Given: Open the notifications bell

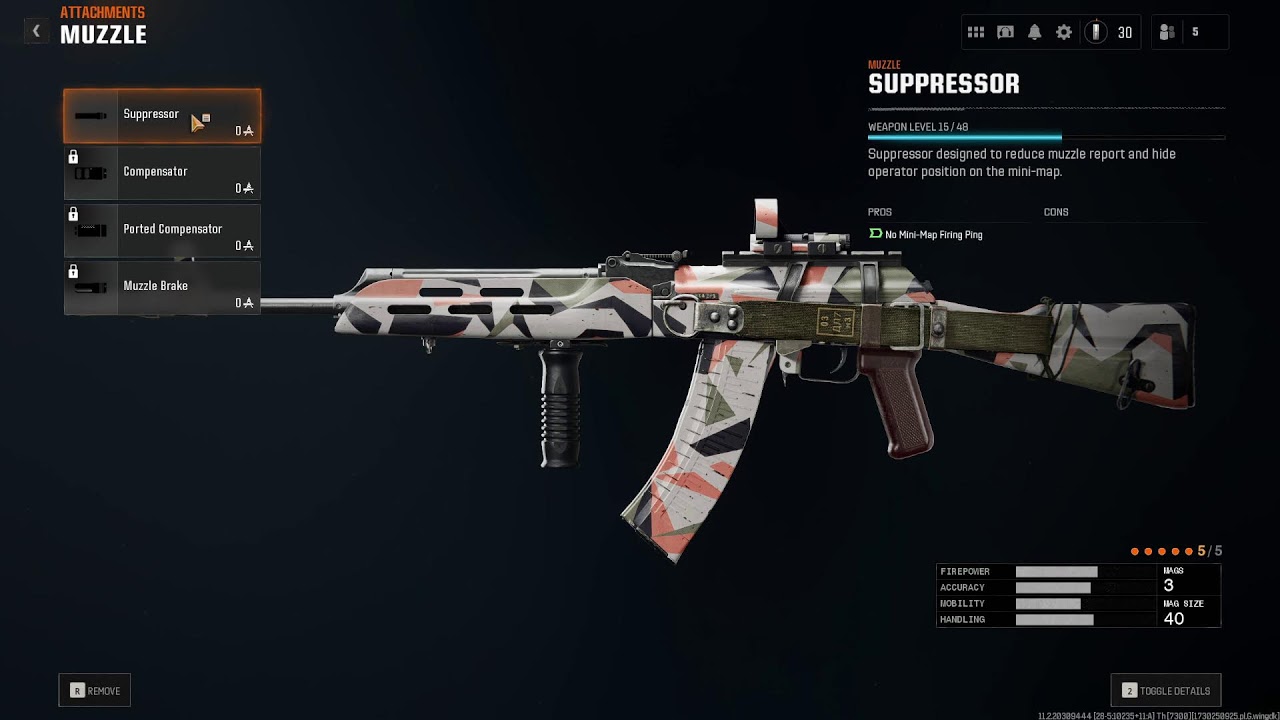Looking at the screenshot, I should coord(1035,32).
